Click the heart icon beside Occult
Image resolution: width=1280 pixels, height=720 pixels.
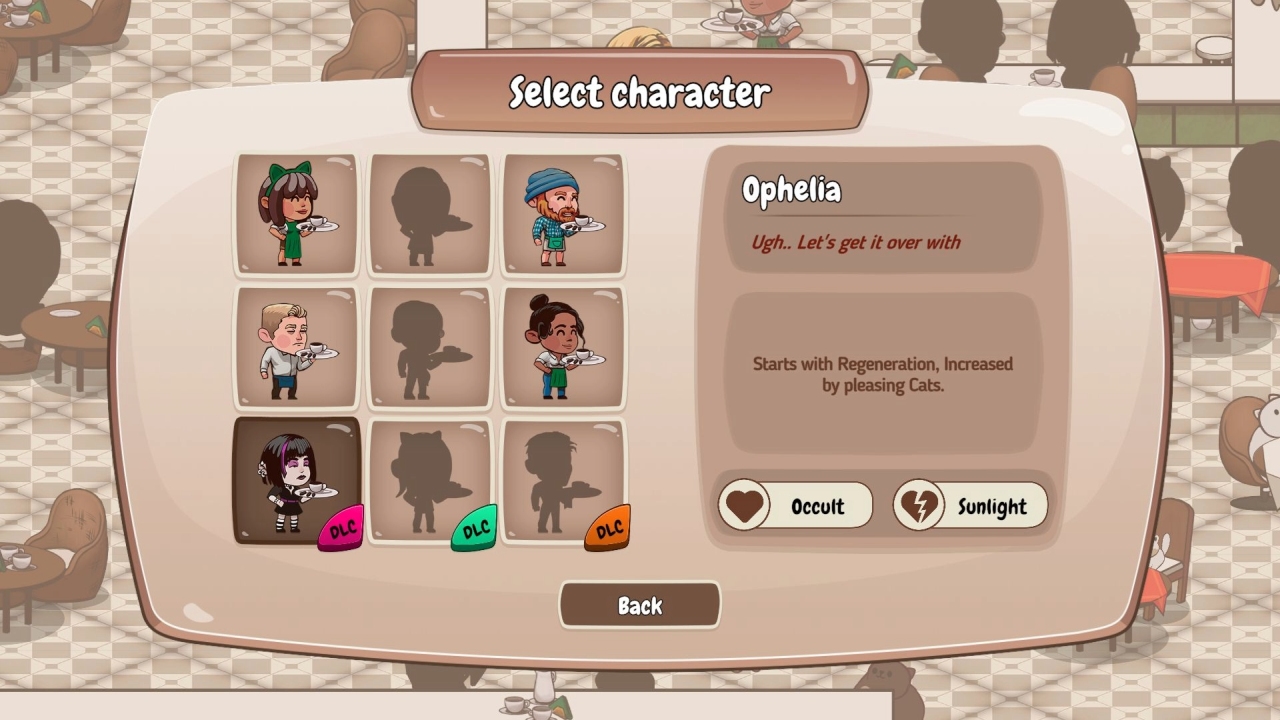(x=744, y=506)
